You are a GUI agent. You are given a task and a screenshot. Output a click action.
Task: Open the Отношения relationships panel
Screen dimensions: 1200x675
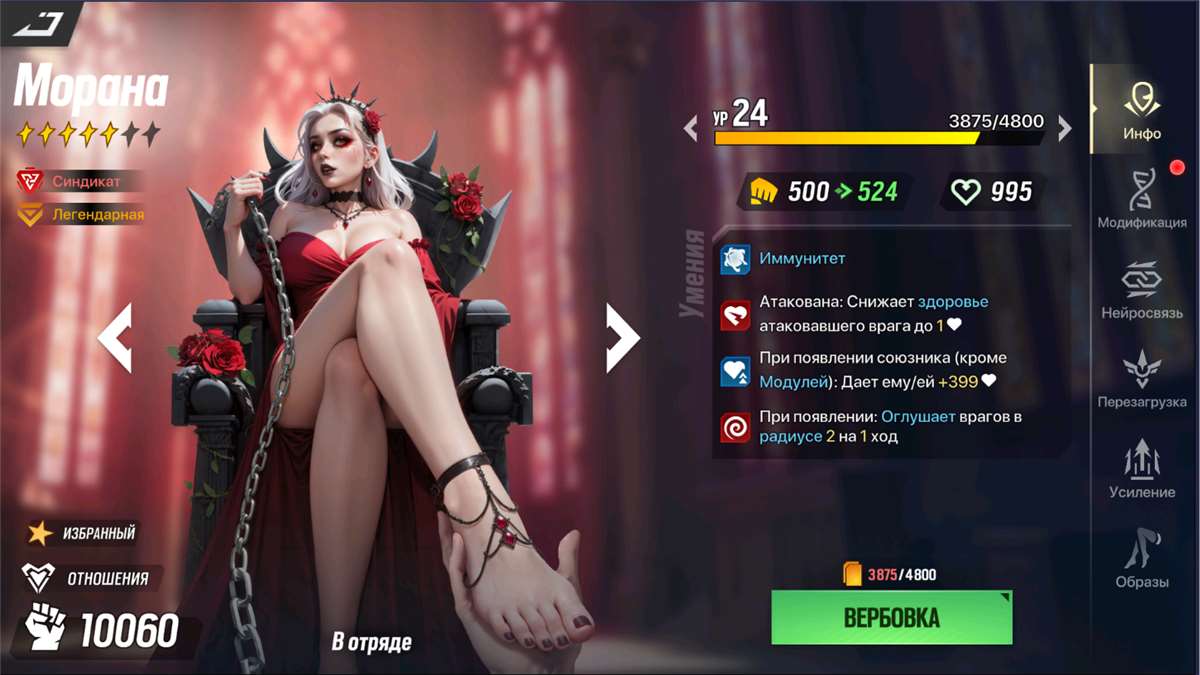coord(87,578)
